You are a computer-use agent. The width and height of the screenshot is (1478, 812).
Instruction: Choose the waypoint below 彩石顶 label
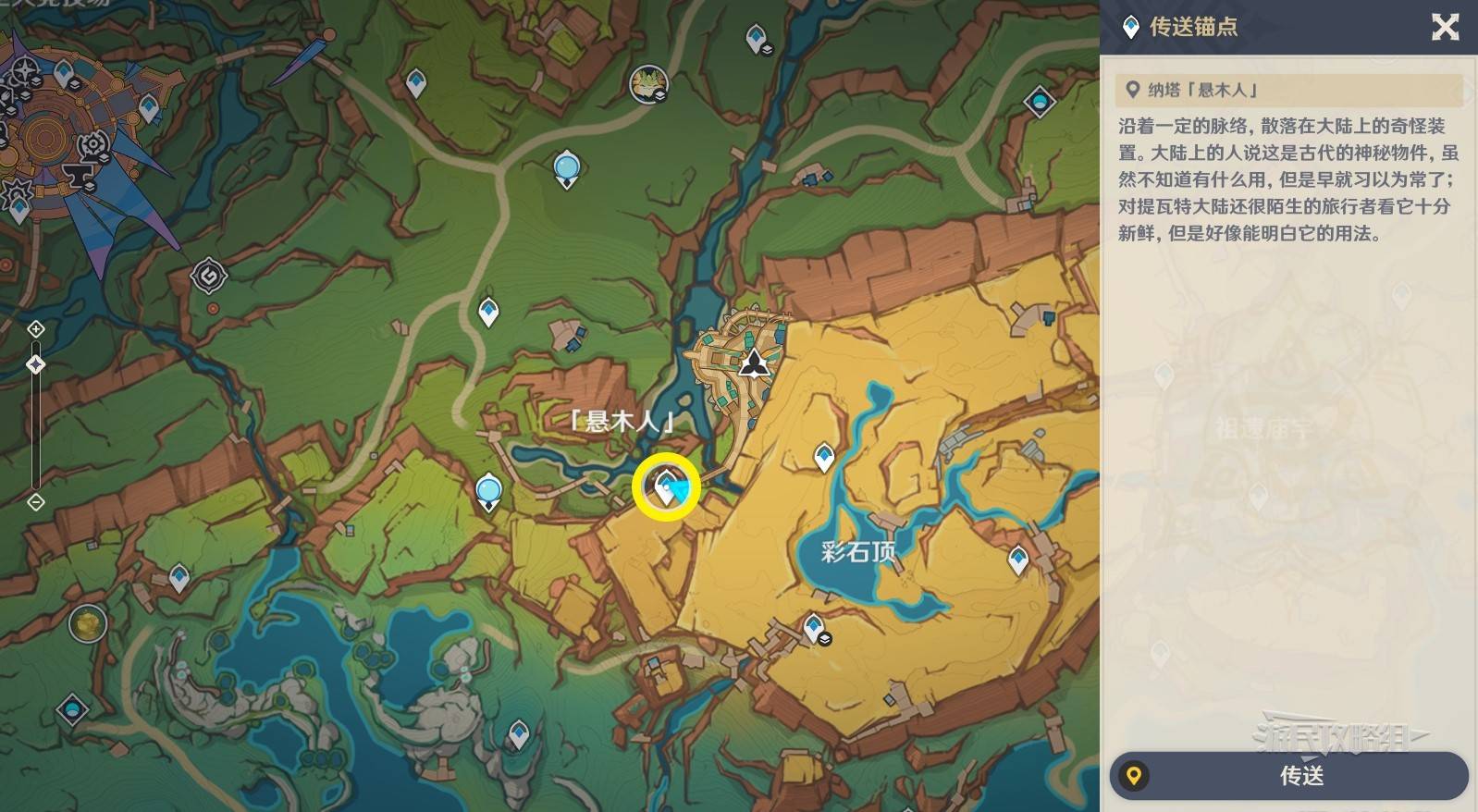click(813, 628)
